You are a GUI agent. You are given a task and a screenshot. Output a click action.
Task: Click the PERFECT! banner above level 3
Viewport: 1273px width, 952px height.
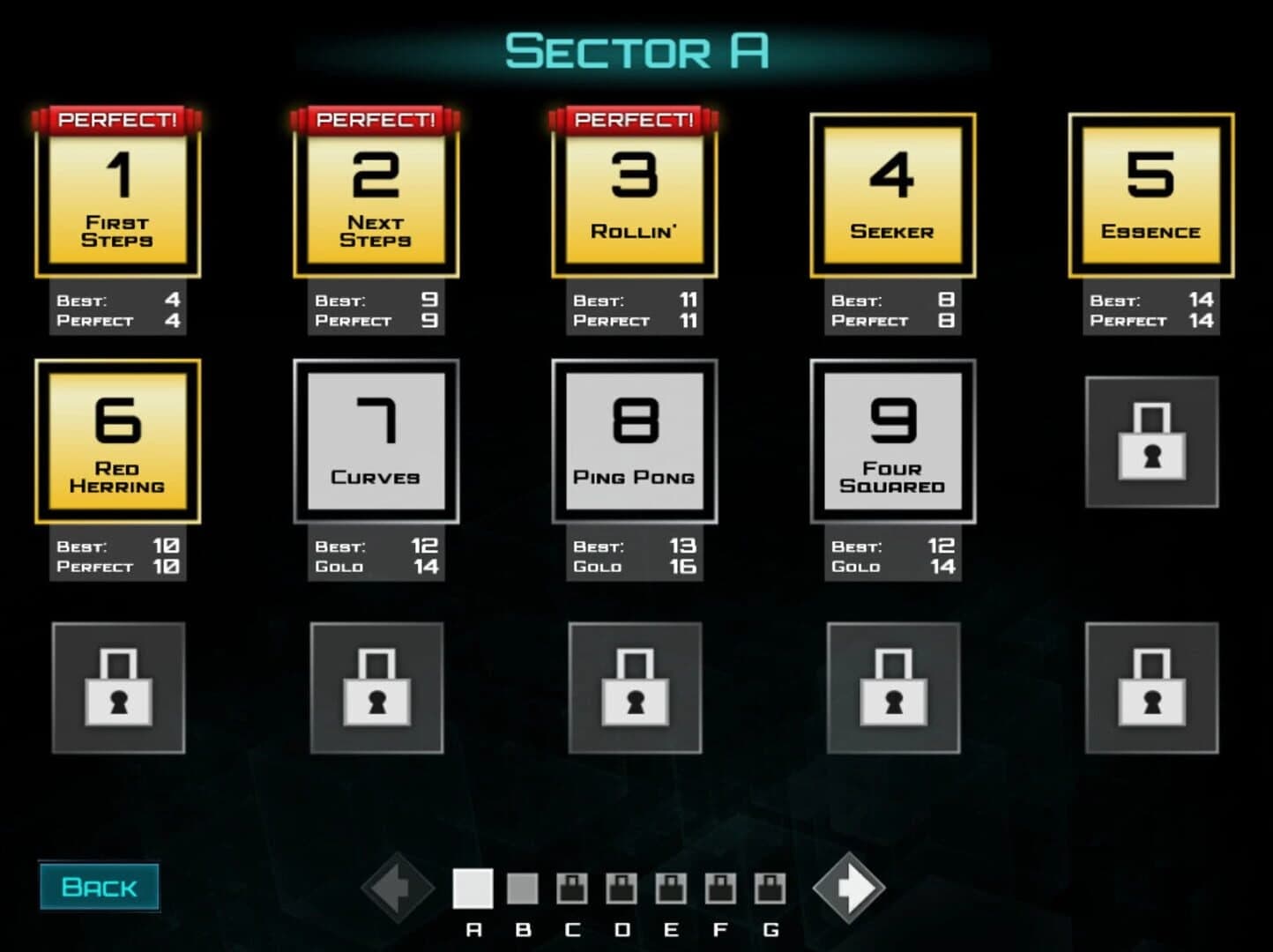(x=633, y=119)
